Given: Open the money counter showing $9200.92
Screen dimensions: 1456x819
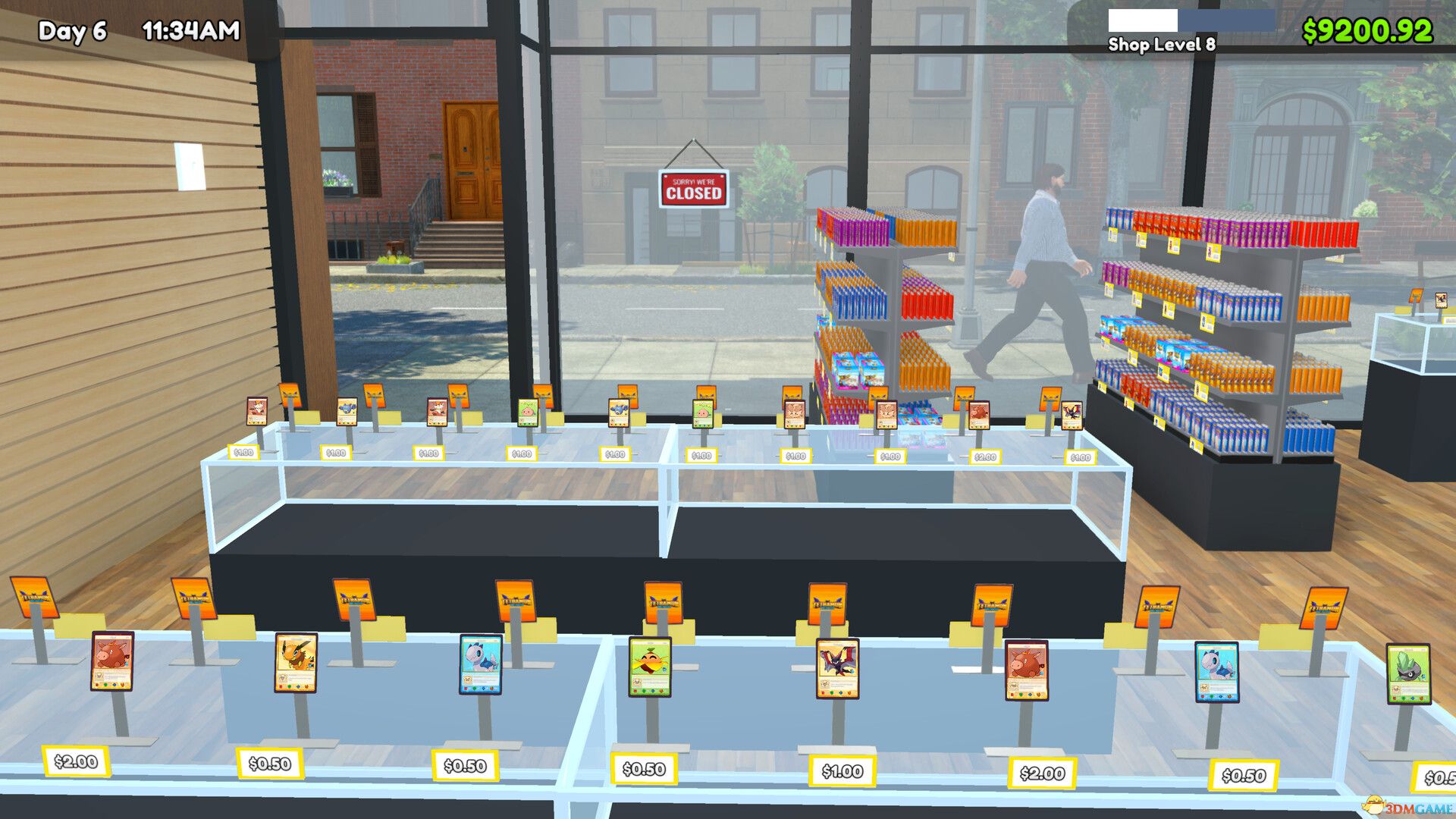Looking at the screenshot, I should [x=1367, y=32].
